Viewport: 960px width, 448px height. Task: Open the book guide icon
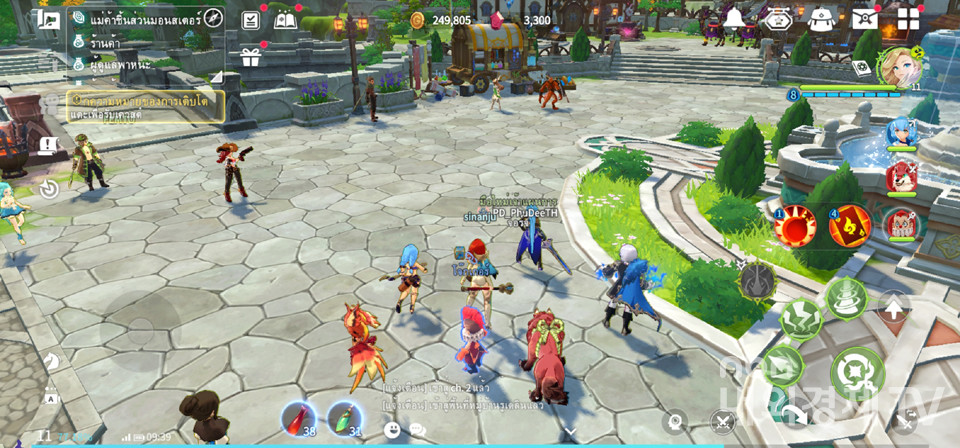(x=286, y=19)
